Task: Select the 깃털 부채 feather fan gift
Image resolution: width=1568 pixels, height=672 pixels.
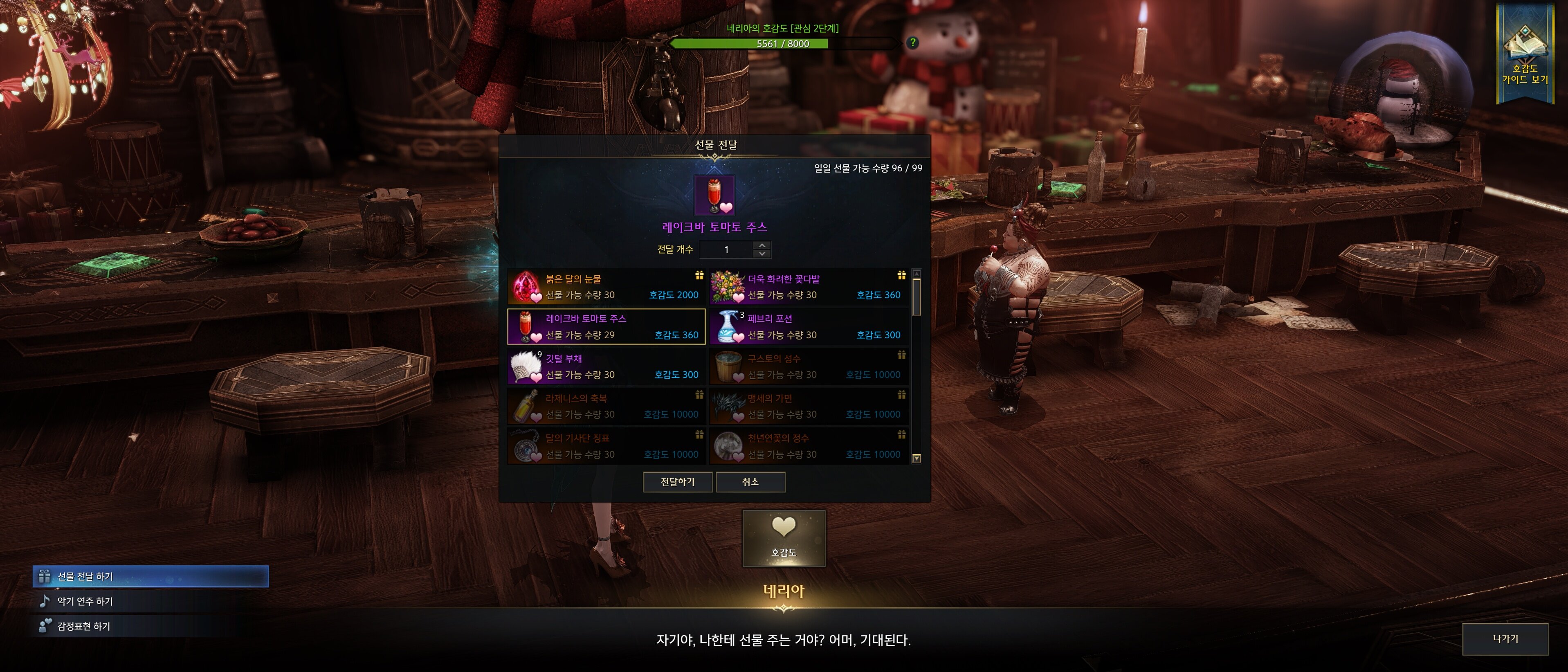Action: pyautogui.click(x=606, y=366)
